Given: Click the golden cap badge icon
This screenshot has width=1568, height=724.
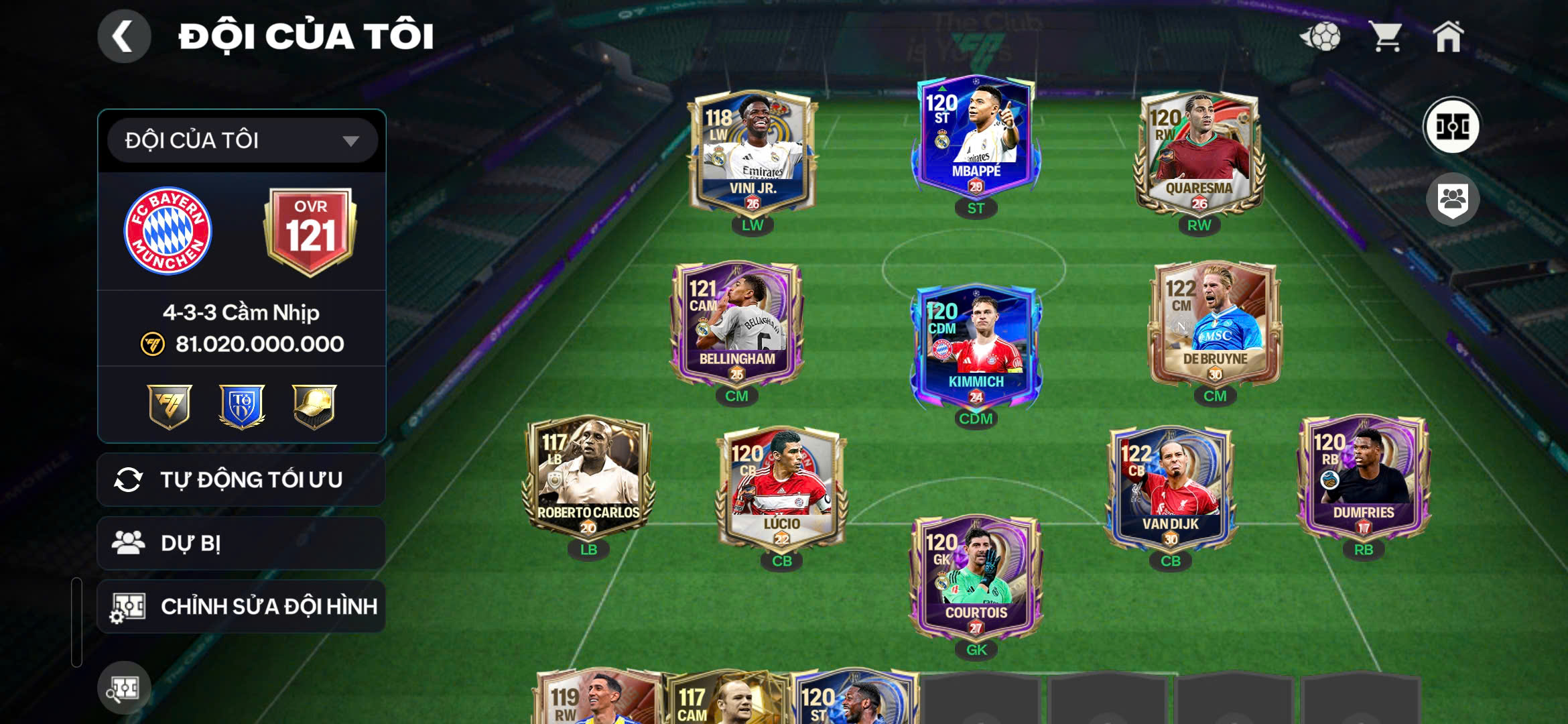Looking at the screenshot, I should click(314, 406).
